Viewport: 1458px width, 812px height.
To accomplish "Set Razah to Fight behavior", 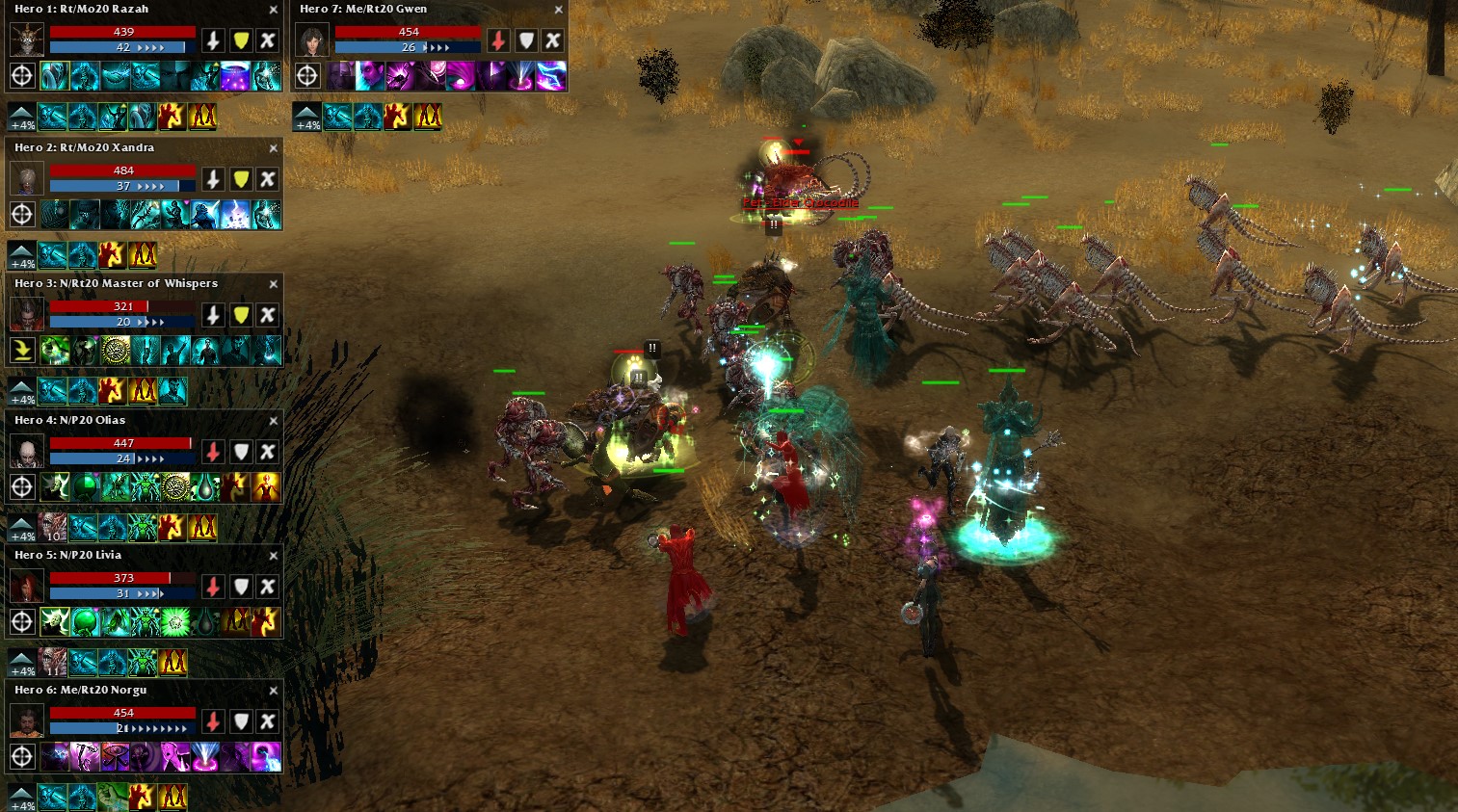I will (214, 40).
